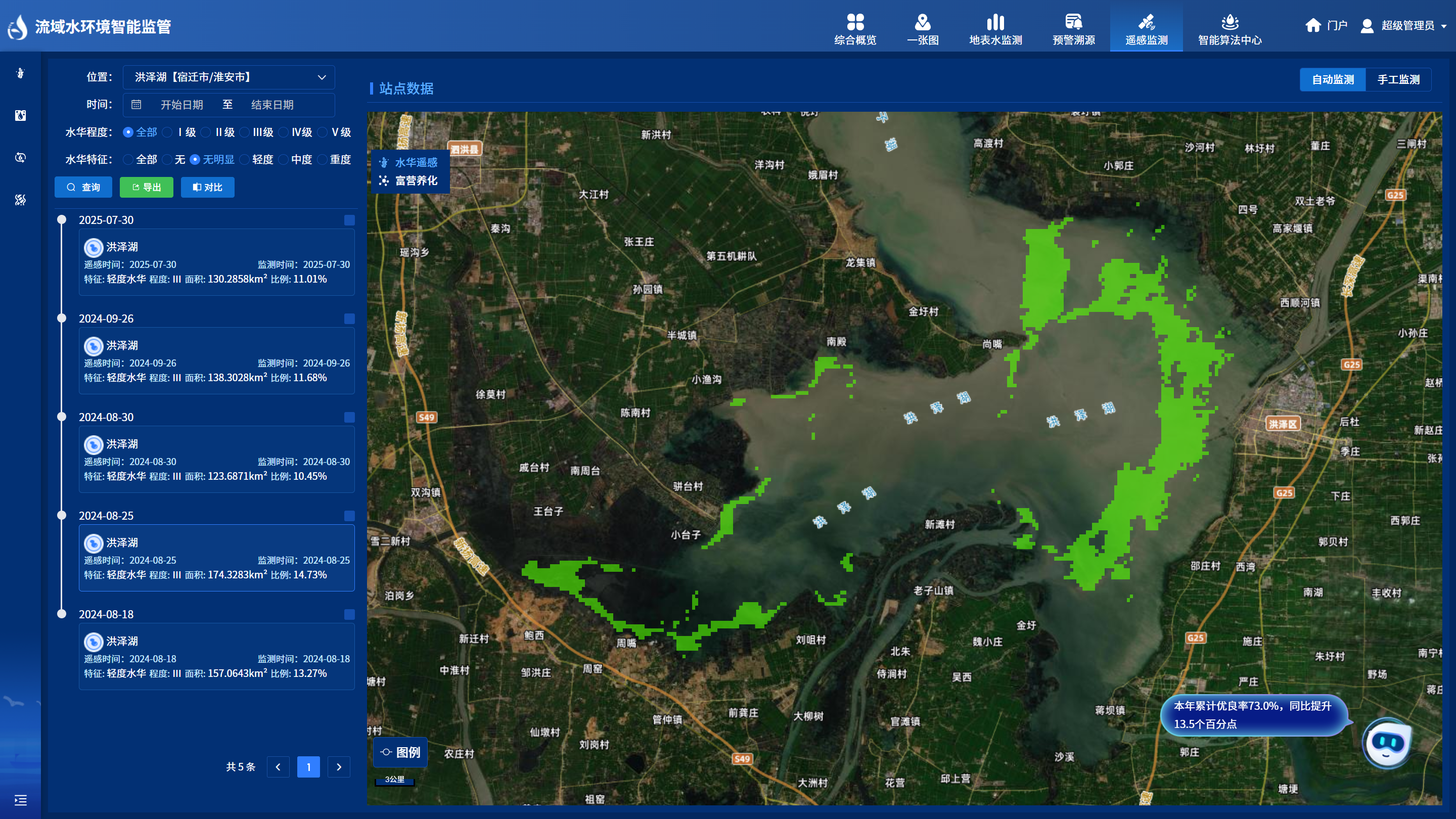Go to 地表水监测 section
1456x819 pixels.
tap(995, 29)
